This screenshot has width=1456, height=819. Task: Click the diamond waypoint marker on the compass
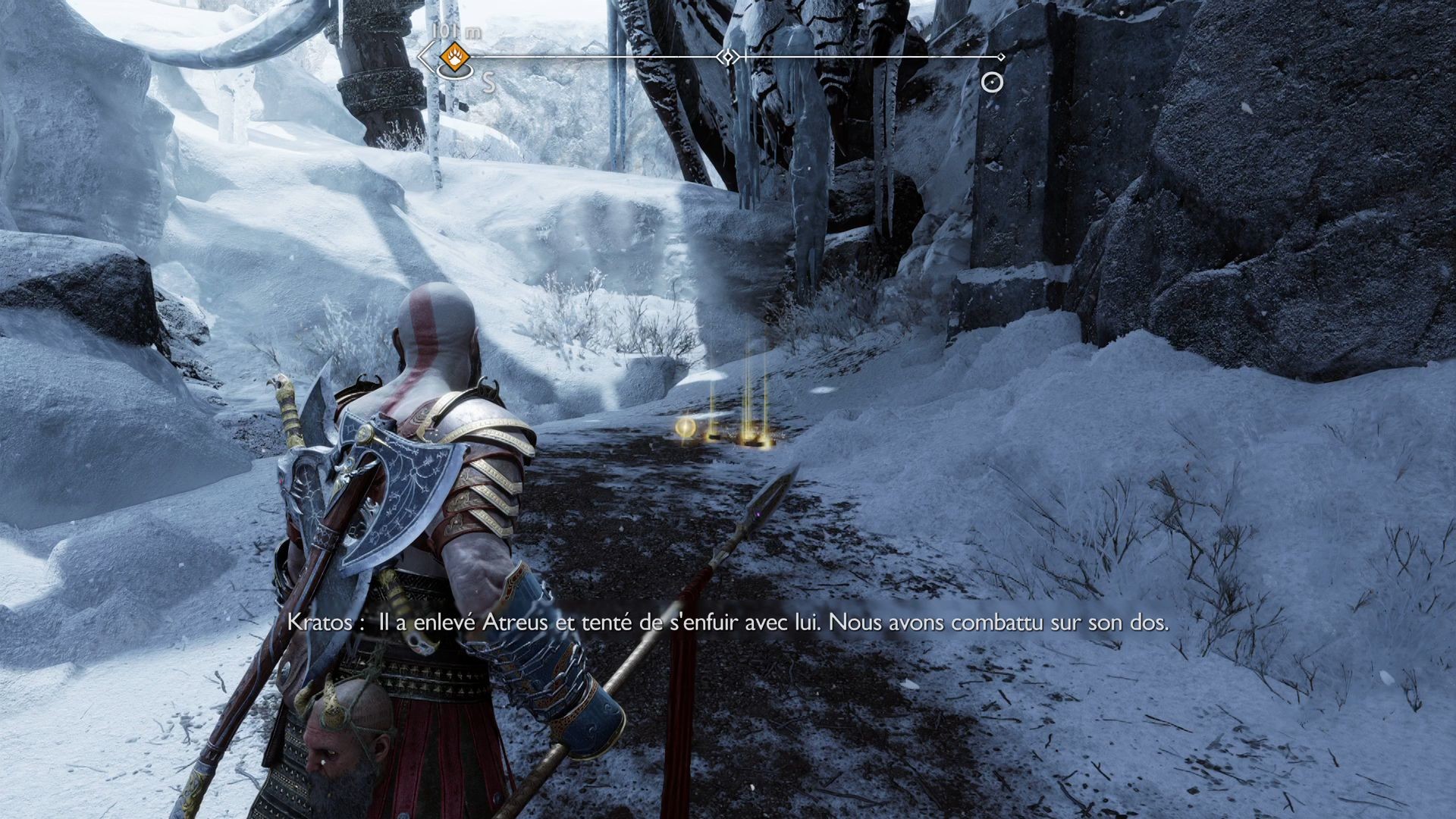(728, 56)
